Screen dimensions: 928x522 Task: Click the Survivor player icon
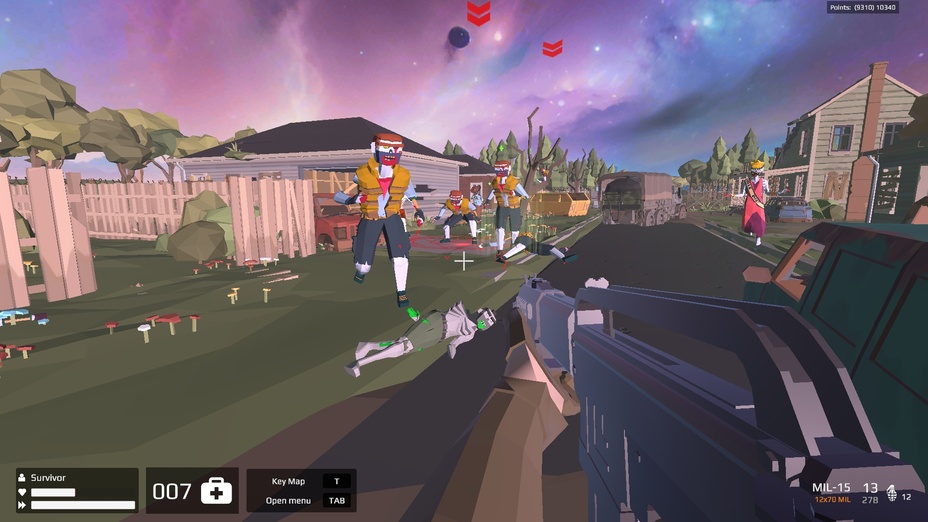(22, 479)
